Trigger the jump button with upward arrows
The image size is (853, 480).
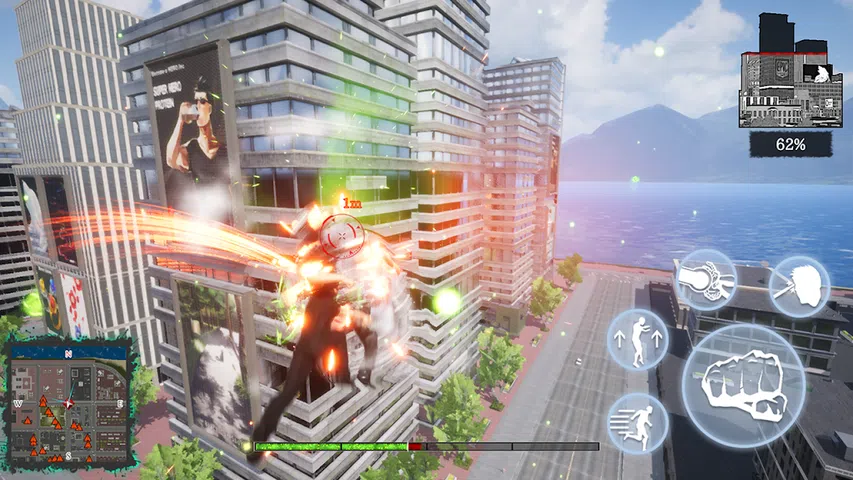[x=638, y=340]
